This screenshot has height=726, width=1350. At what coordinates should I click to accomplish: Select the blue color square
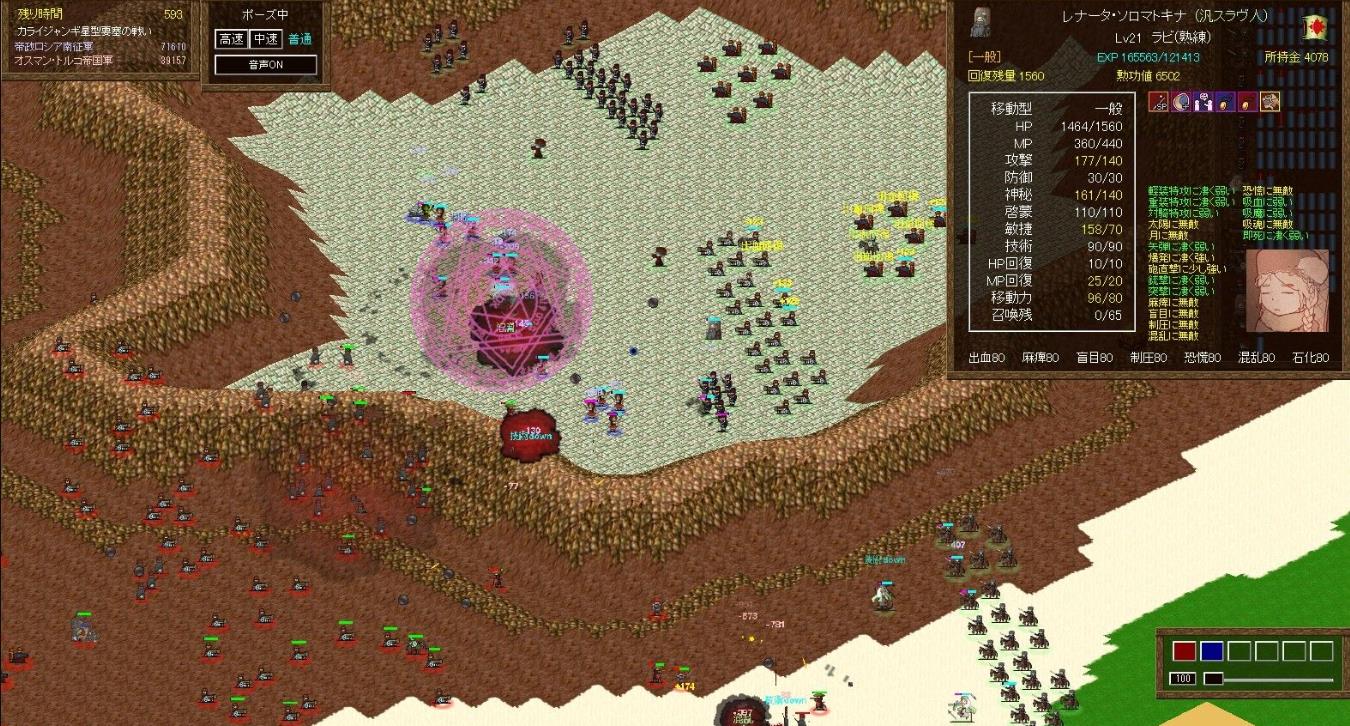[1211, 652]
